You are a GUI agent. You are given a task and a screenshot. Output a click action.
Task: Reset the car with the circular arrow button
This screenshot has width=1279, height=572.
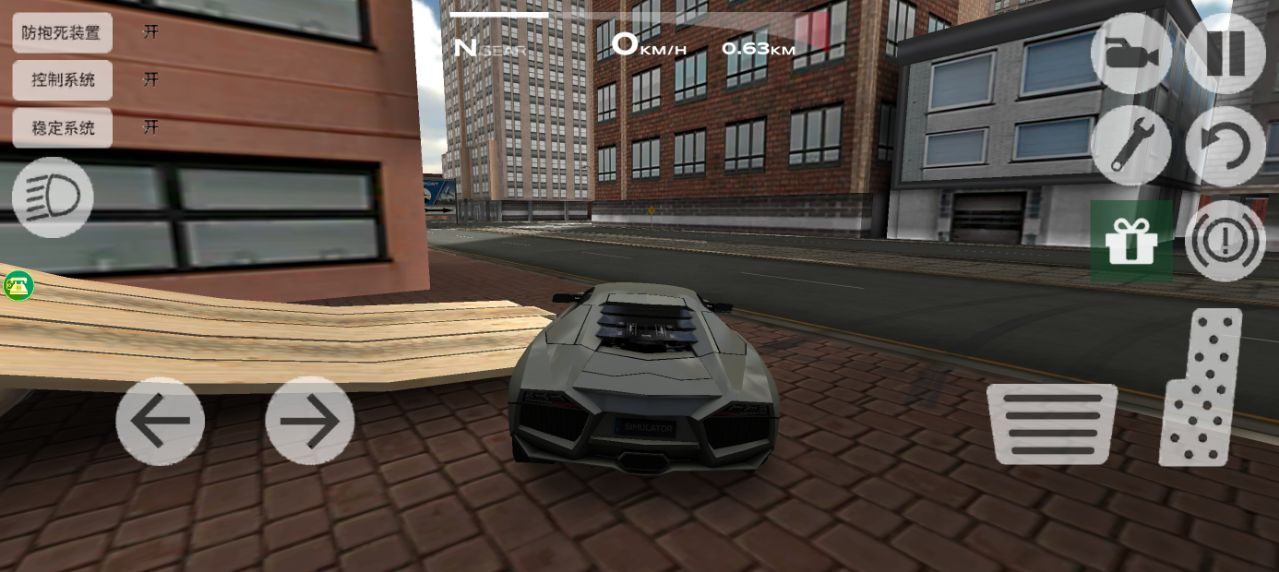pyautogui.click(x=1225, y=146)
